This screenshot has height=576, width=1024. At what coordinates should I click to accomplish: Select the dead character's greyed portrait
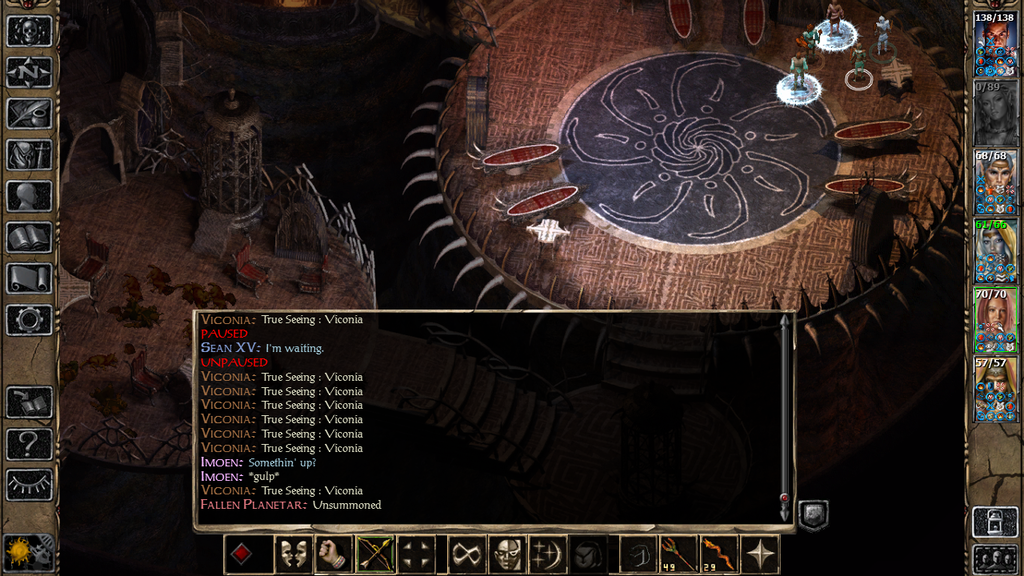(x=995, y=114)
